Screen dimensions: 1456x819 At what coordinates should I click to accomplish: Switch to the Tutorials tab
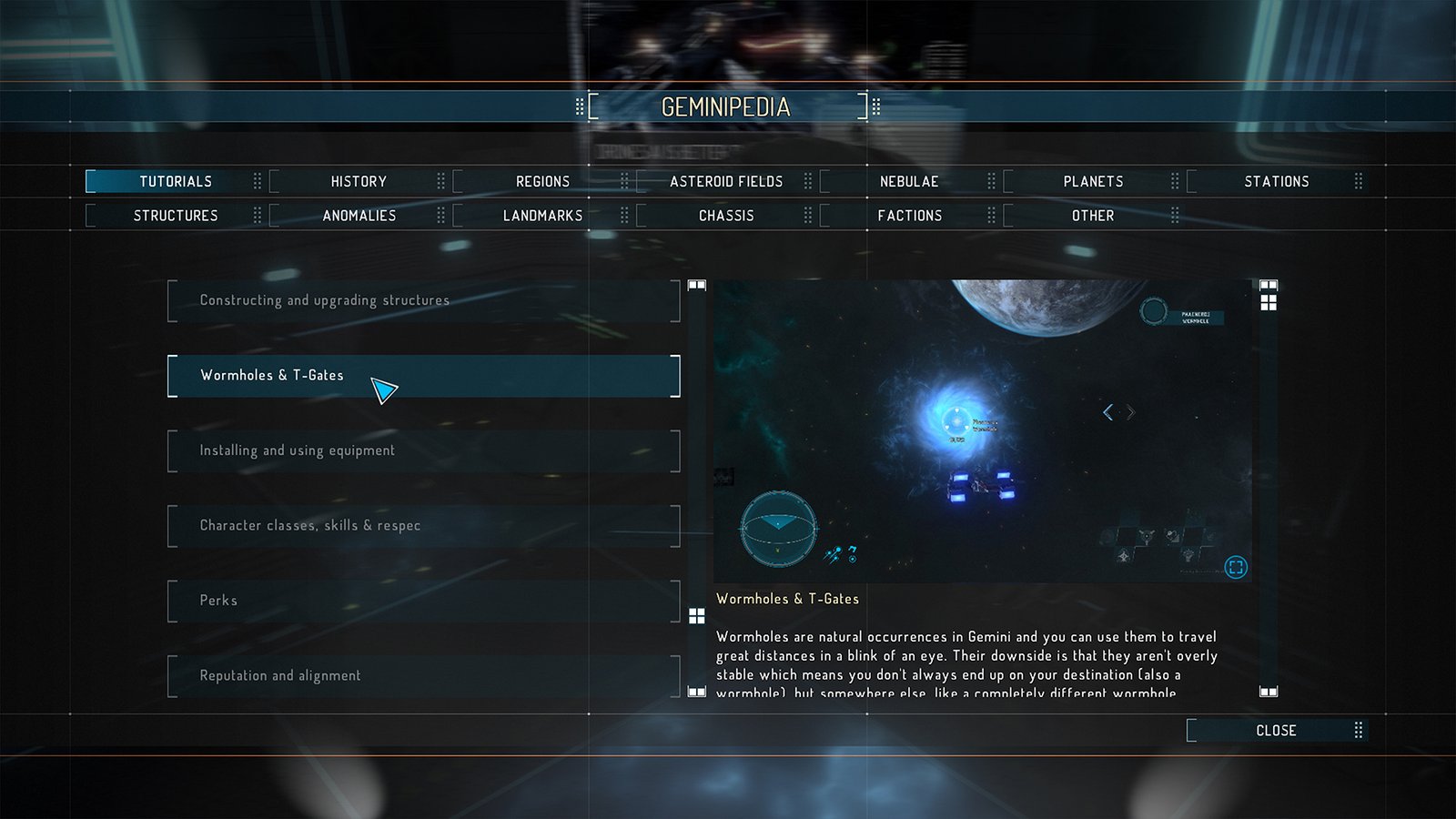(176, 181)
